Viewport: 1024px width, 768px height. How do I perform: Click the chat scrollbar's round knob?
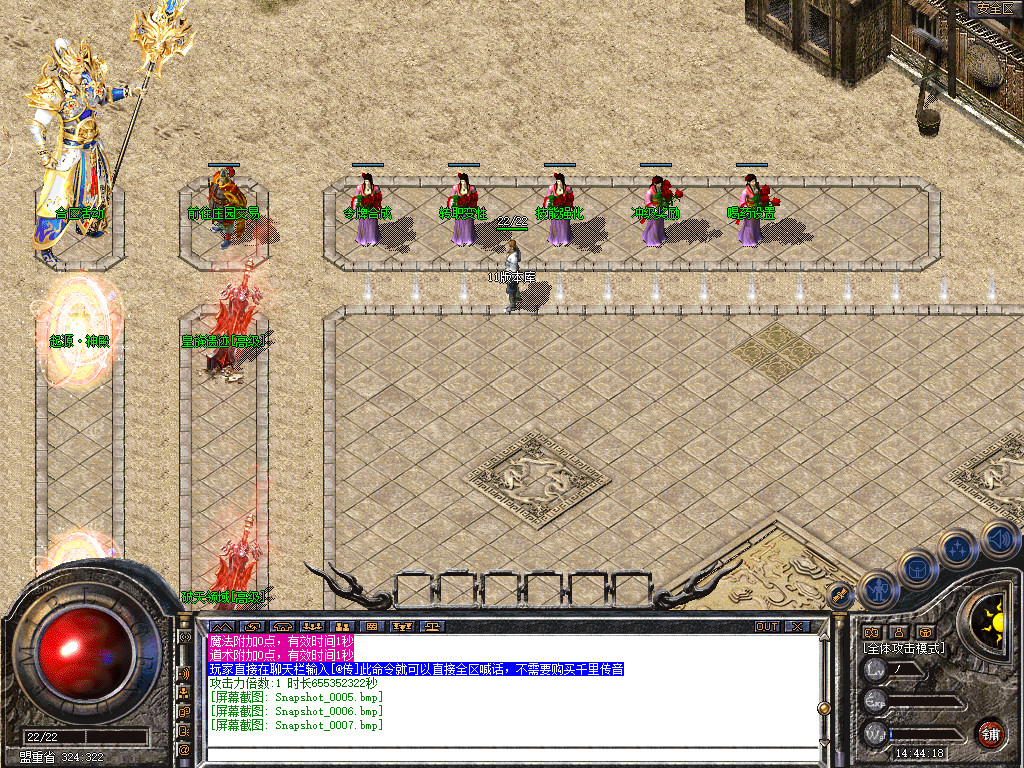(823, 707)
